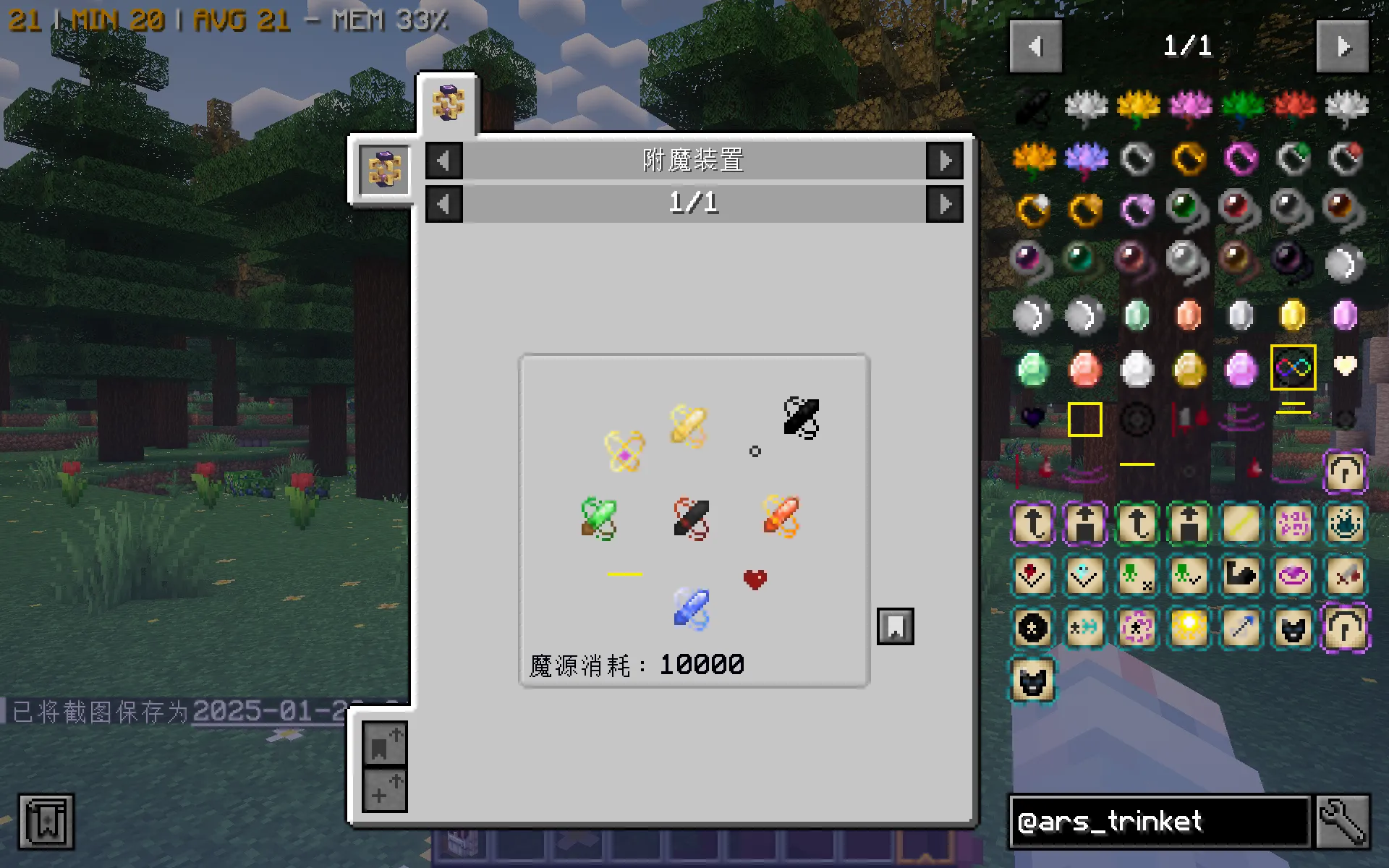Select a golden ring trinket from the list
The width and height of the screenshot is (1389, 868).
click(x=1187, y=158)
